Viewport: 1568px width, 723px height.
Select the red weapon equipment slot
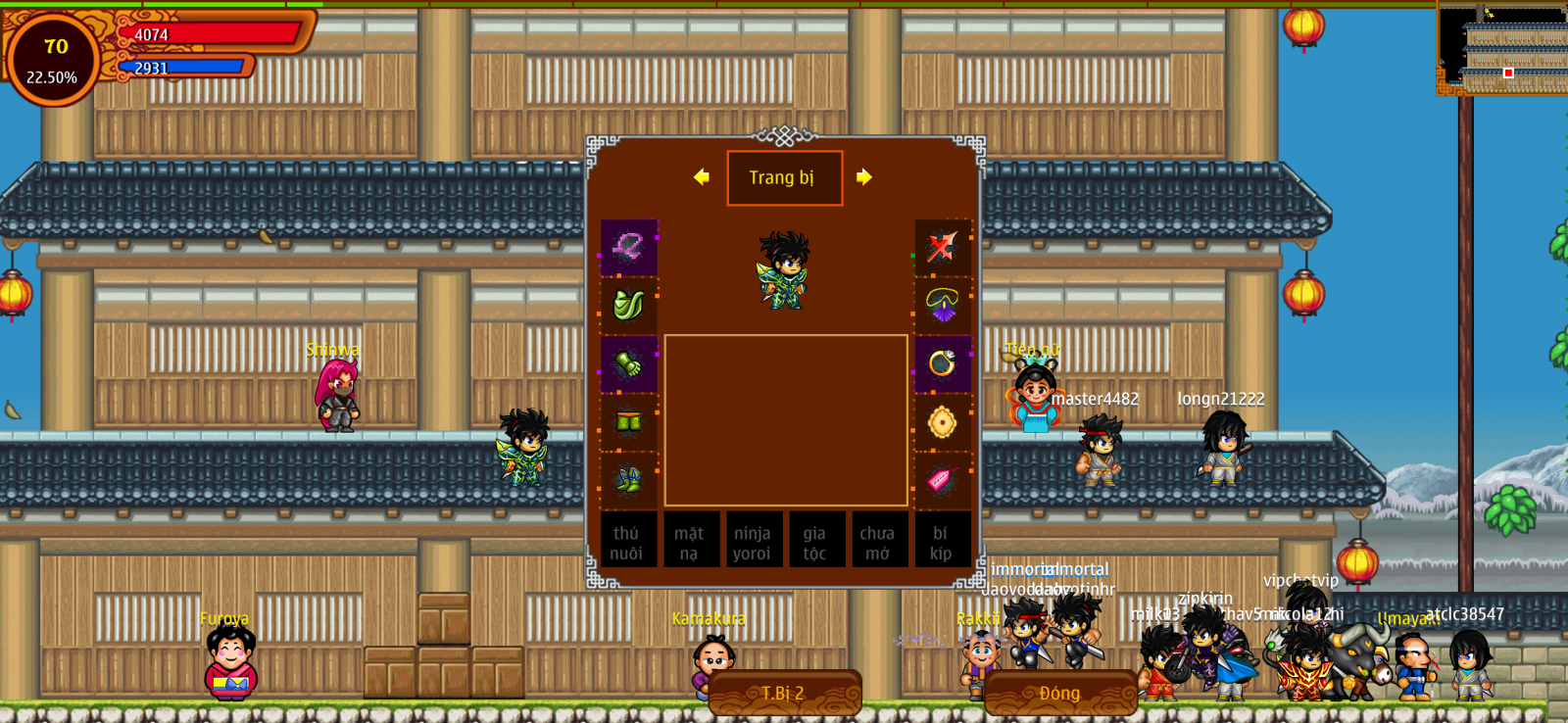click(x=942, y=247)
